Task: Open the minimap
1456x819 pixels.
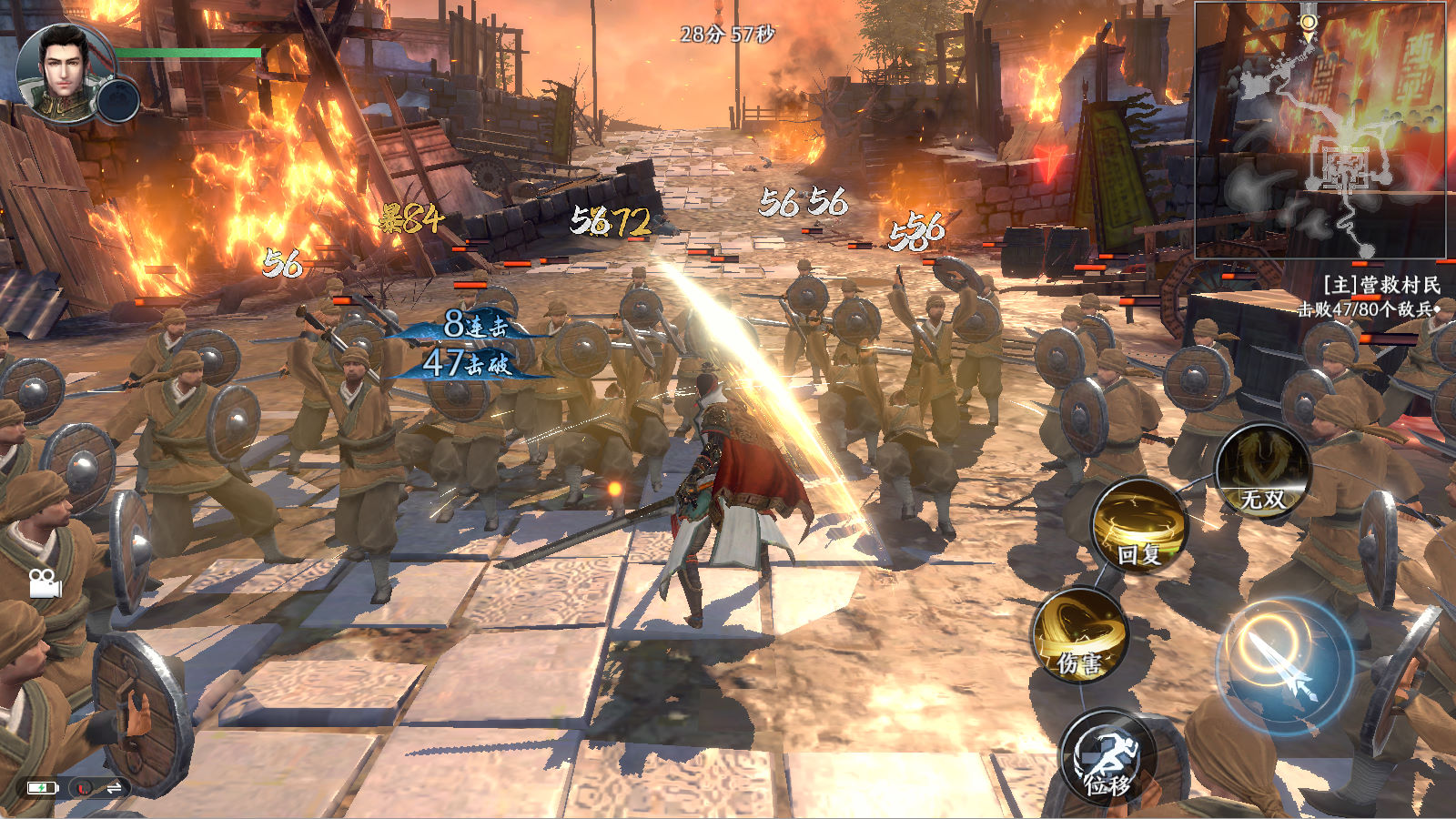Action: (x=1319, y=129)
